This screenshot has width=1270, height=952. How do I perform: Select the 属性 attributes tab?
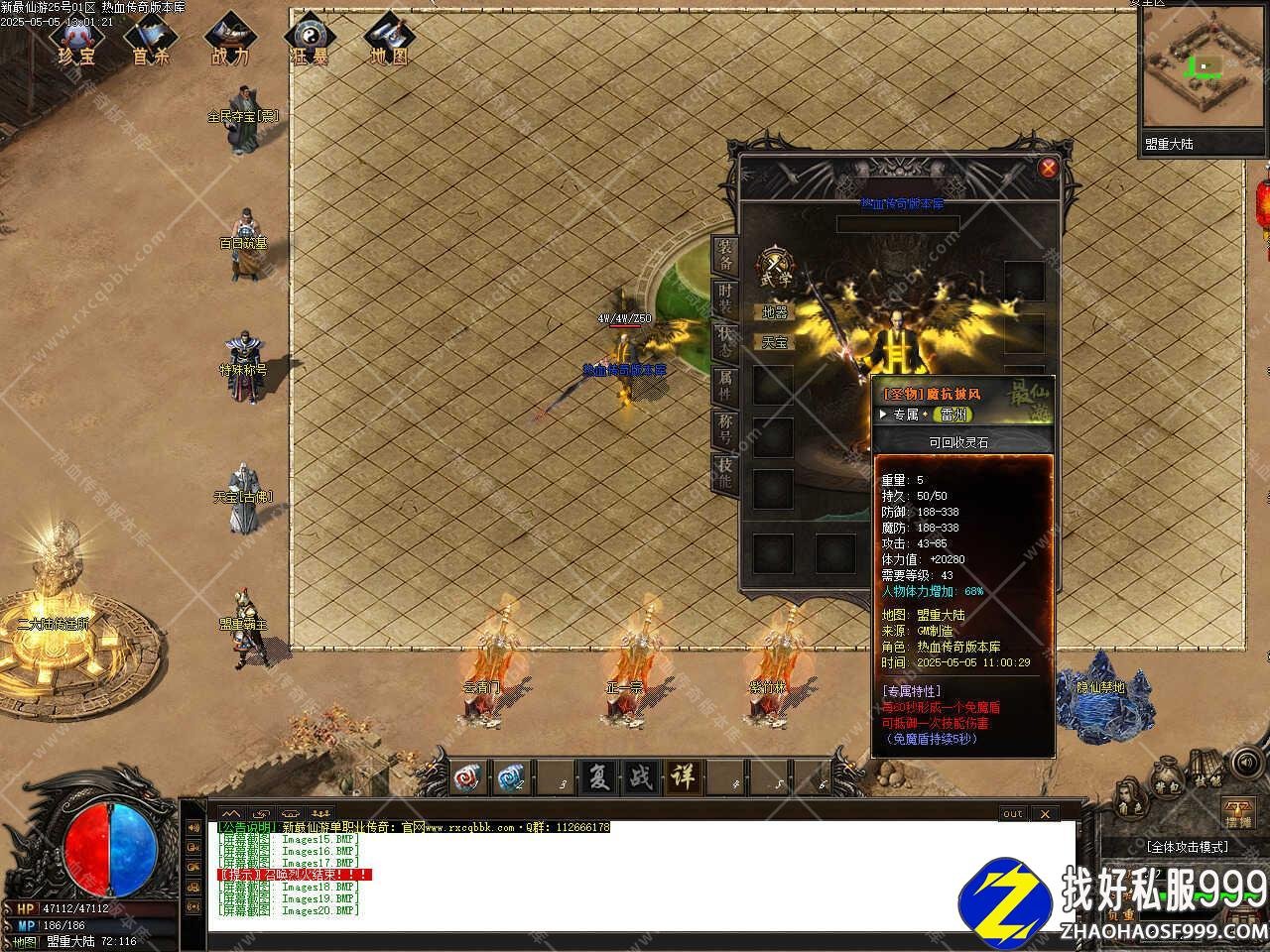tap(726, 387)
